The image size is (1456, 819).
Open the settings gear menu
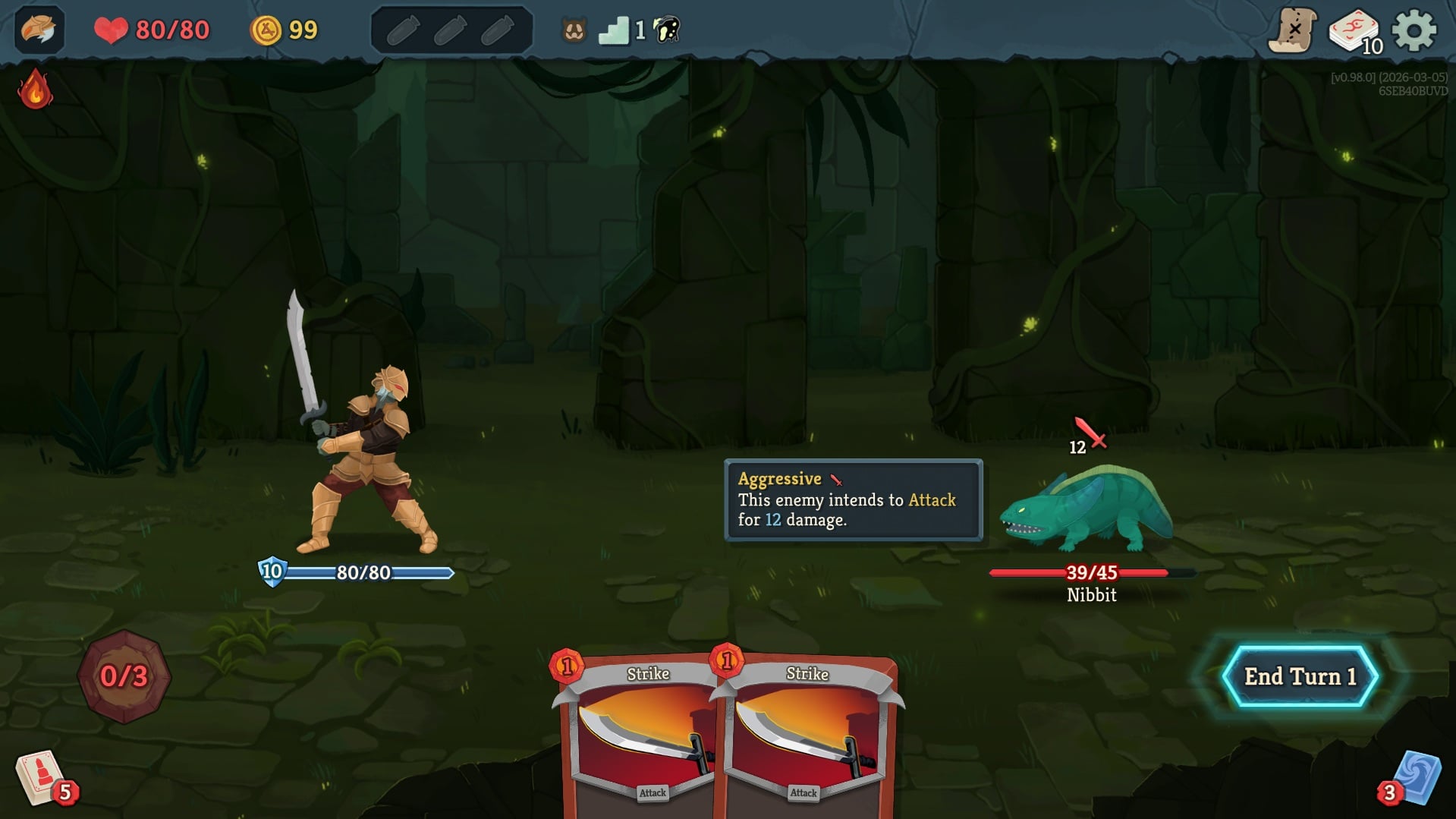[x=1414, y=31]
